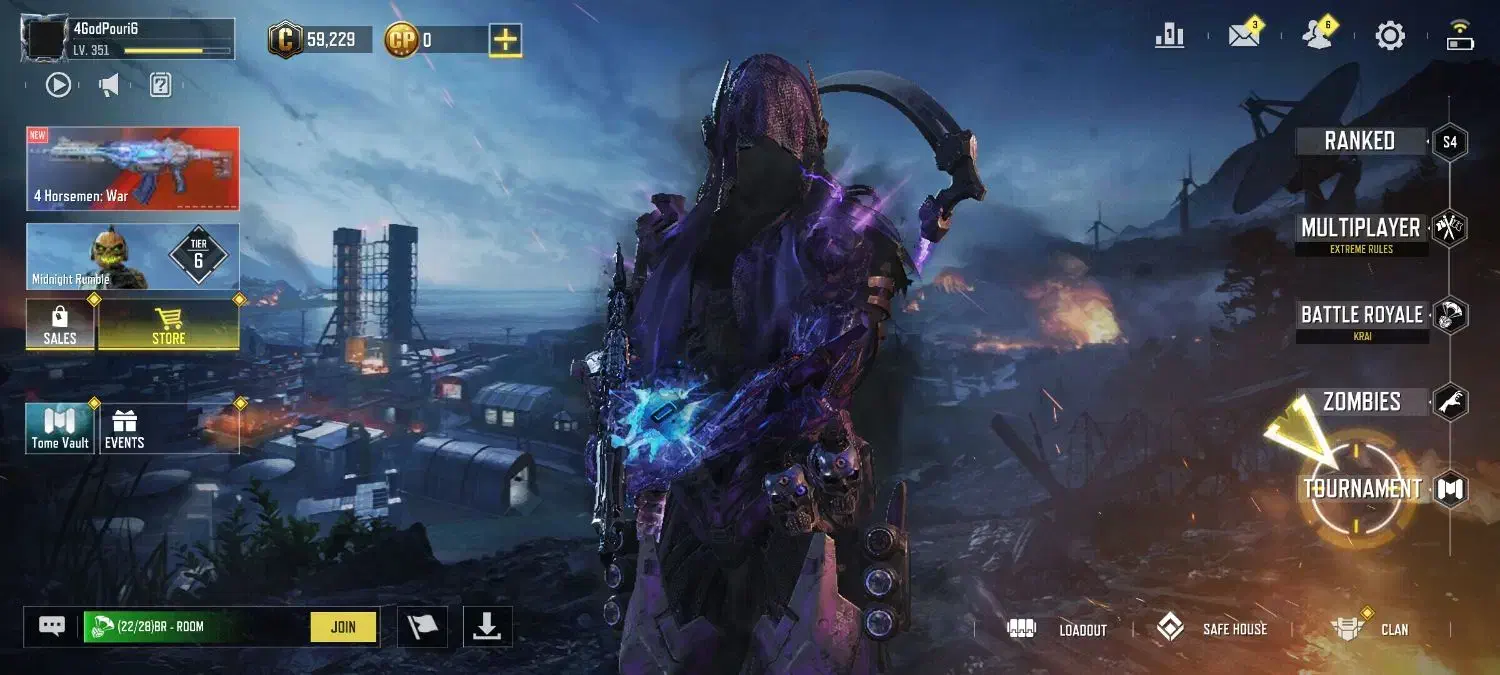Open the 4GodPouri6 player profile
The height and width of the screenshot is (675, 1500).
point(129,39)
